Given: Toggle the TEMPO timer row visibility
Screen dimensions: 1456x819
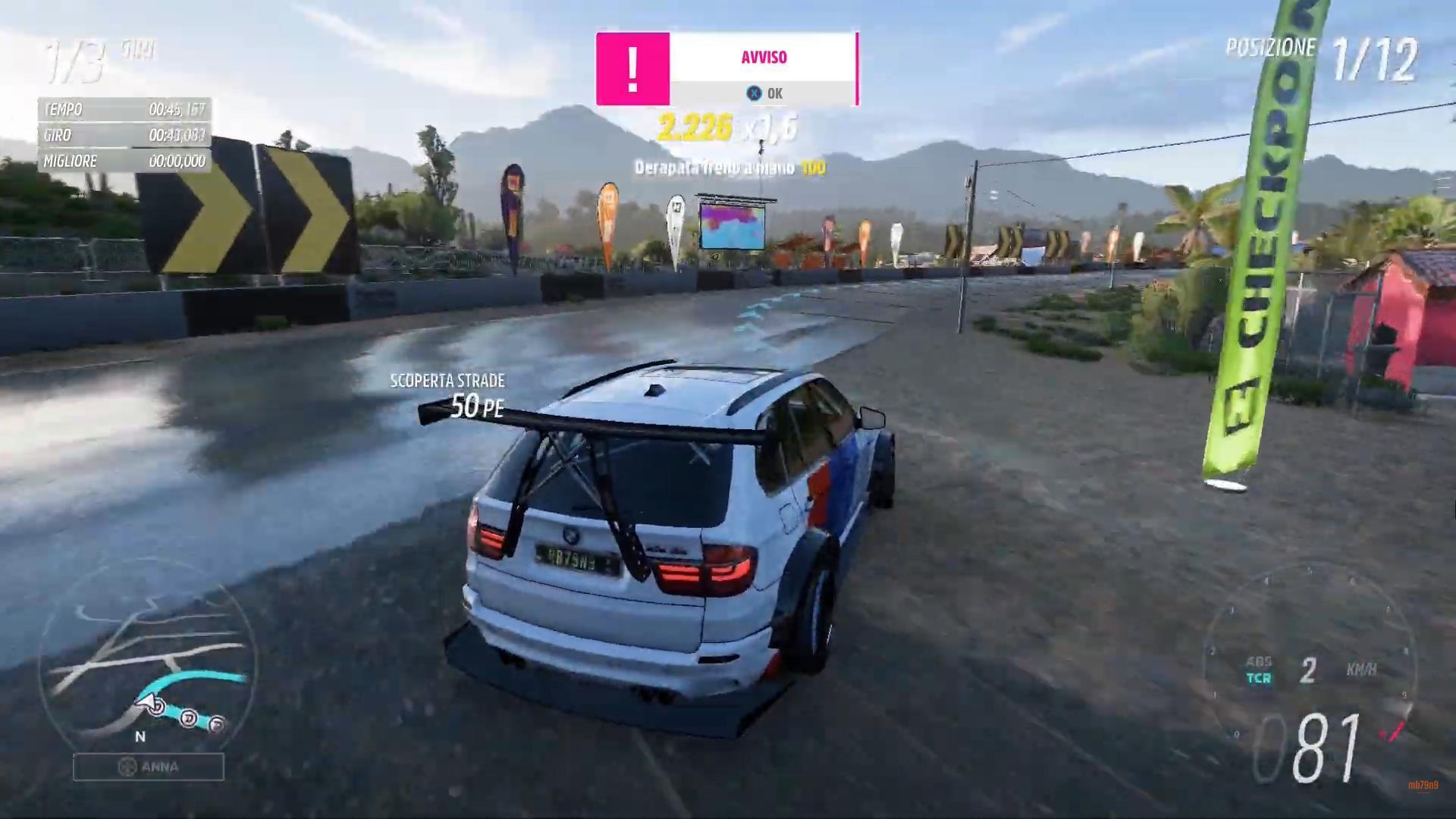Looking at the screenshot, I should [121, 109].
